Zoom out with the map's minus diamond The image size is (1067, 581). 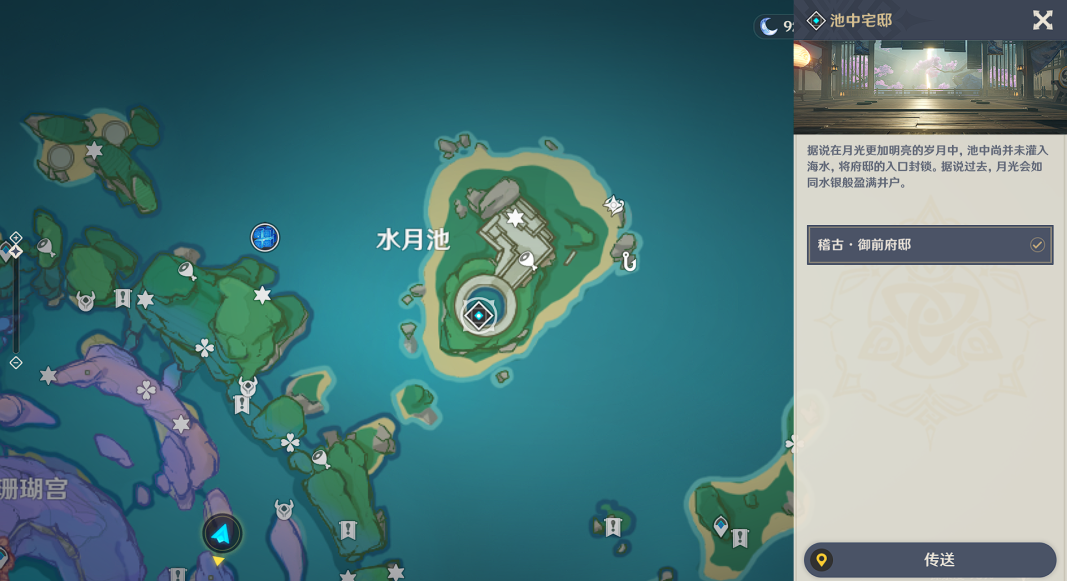point(16,363)
